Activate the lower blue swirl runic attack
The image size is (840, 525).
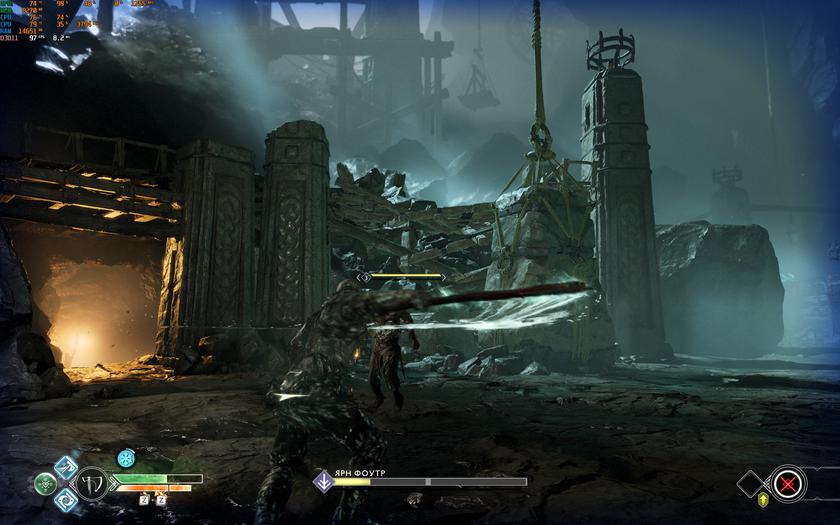[66, 500]
